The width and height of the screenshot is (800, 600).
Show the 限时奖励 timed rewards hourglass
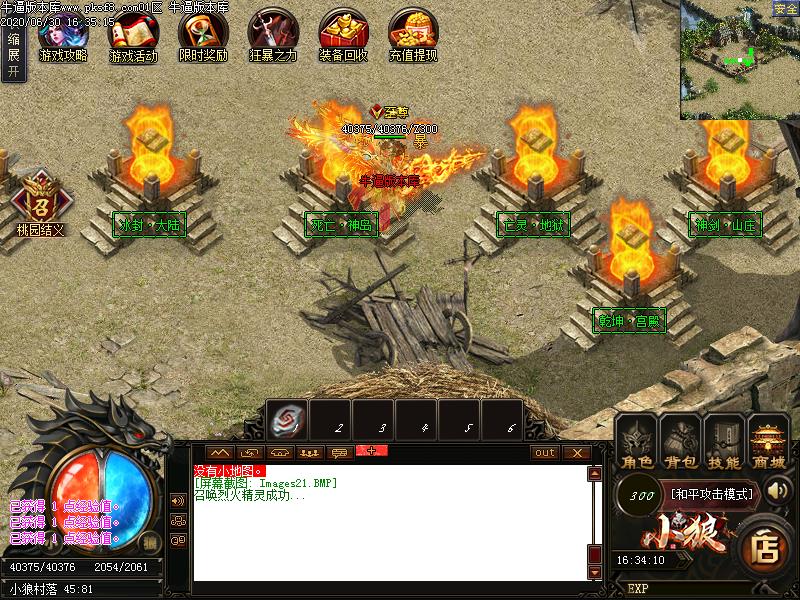click(x=203, y=35)
